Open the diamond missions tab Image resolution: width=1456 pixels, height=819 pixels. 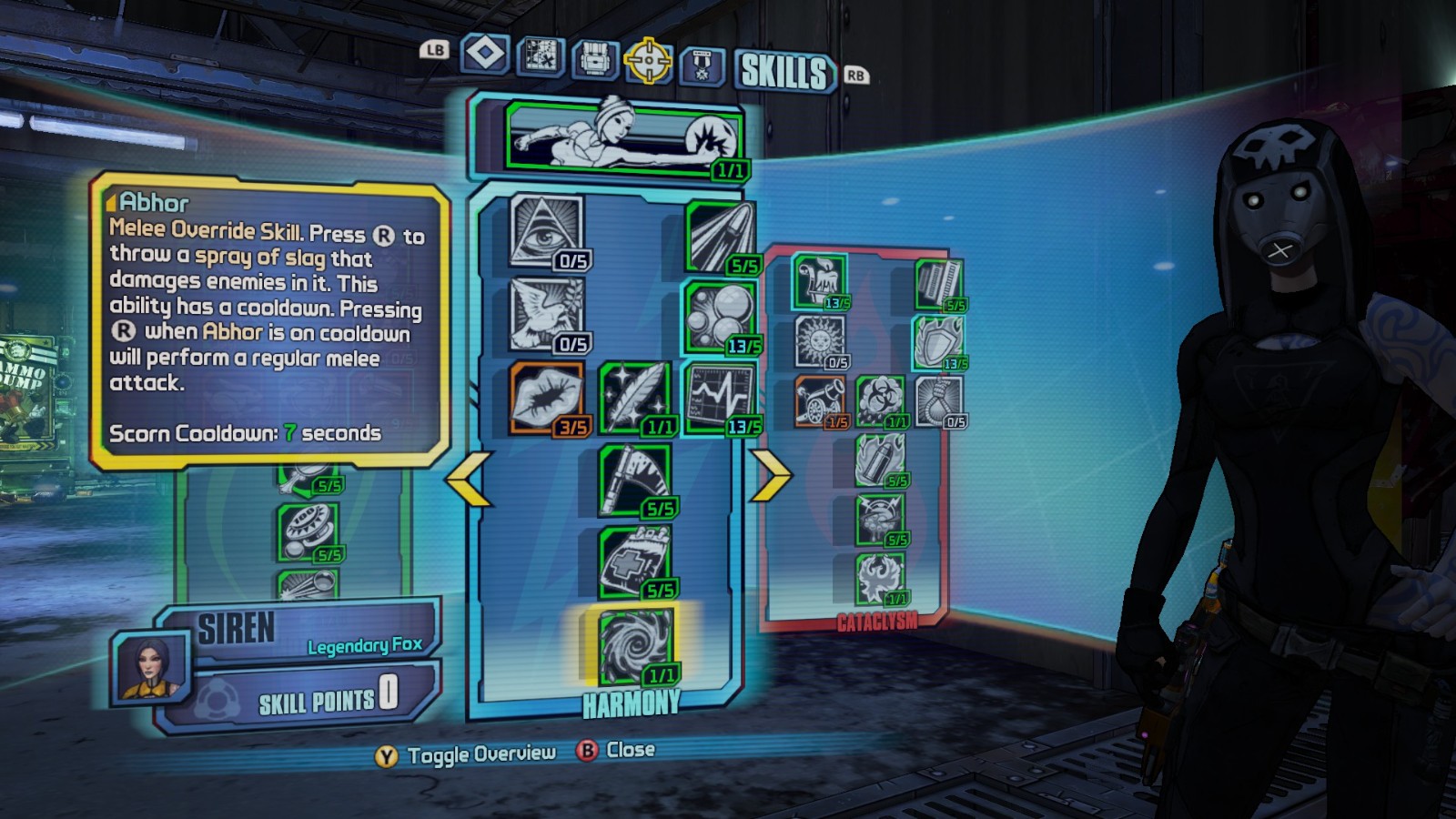[x=485, y=53]
